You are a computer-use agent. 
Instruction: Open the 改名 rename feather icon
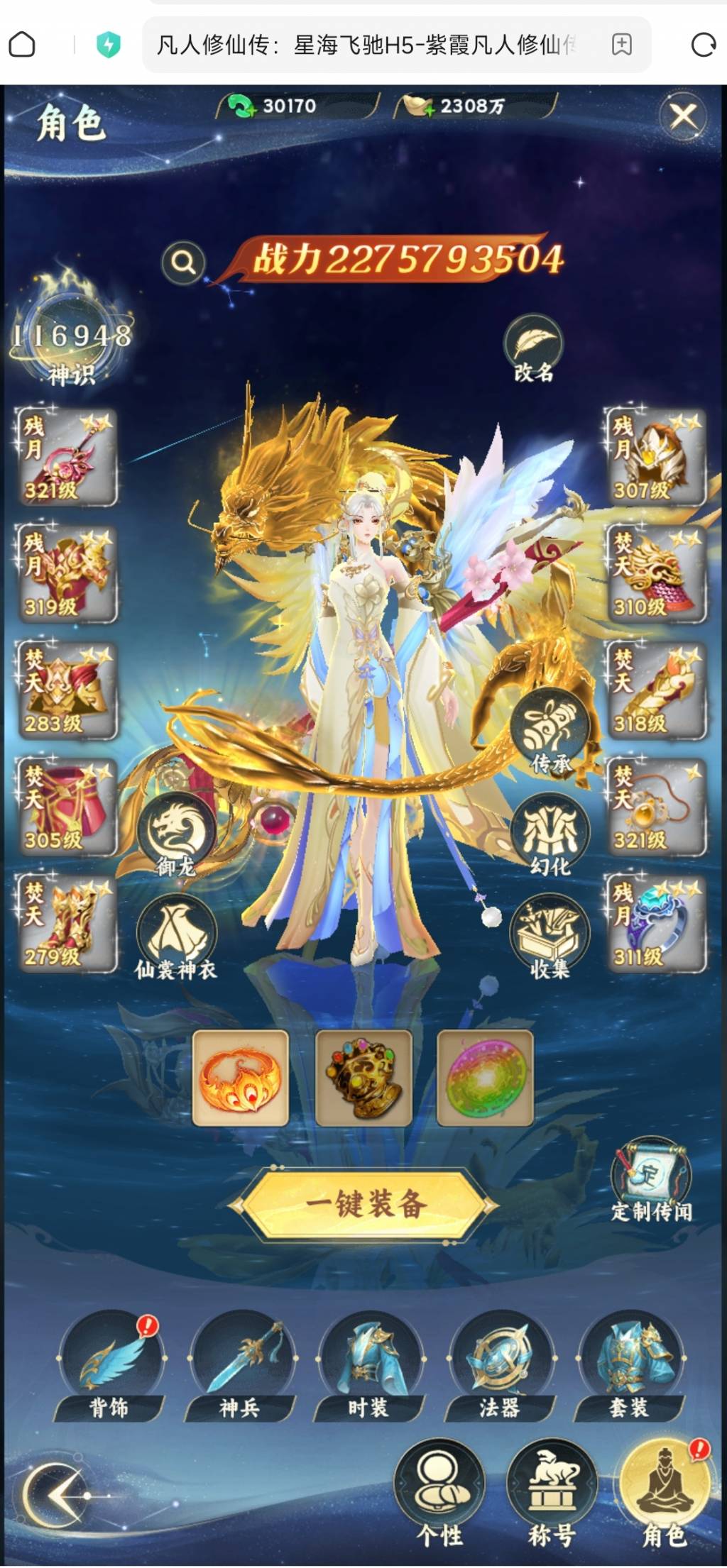click(533, 347)
